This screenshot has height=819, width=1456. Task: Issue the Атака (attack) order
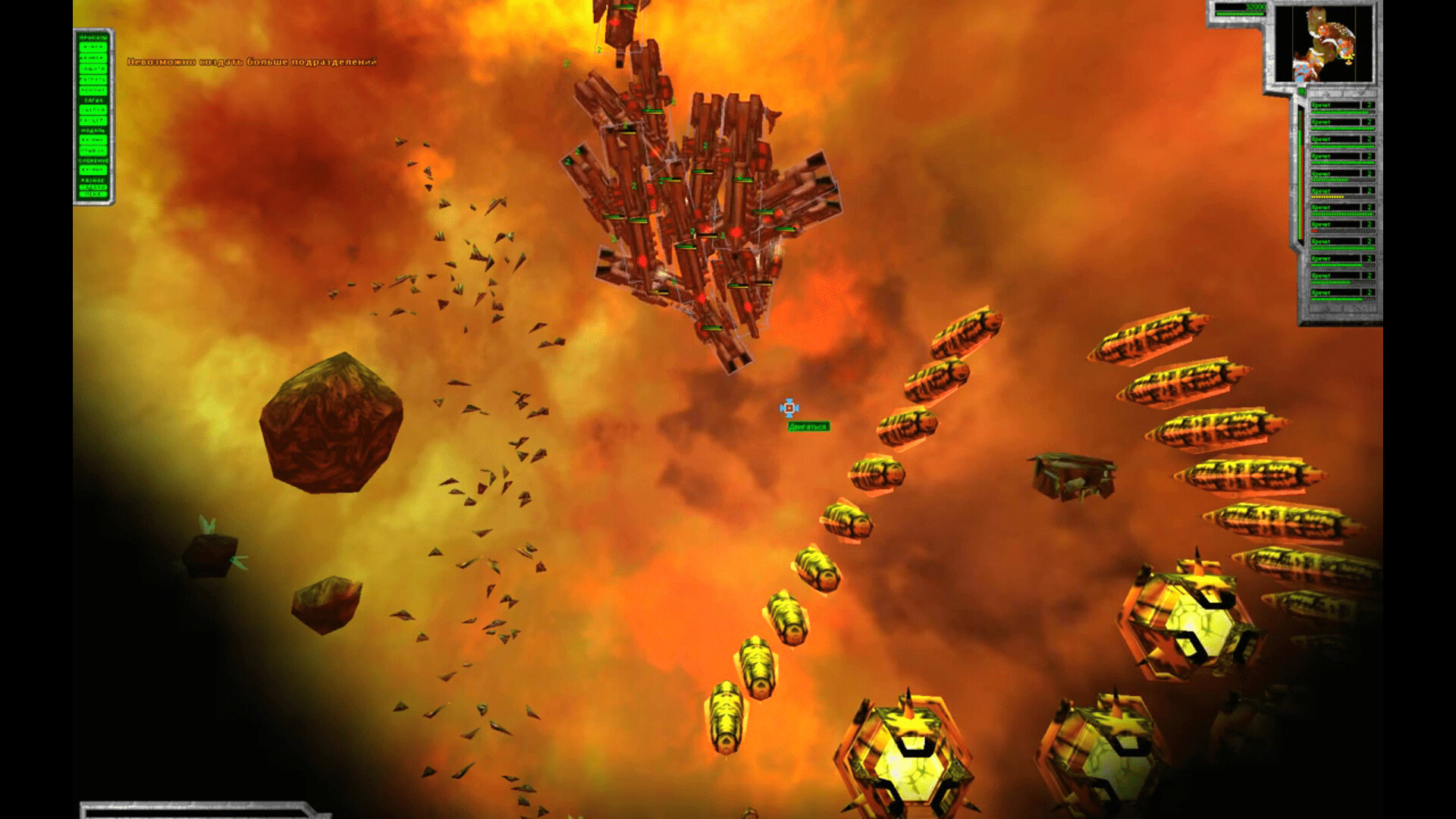click(x=93, y=47)
